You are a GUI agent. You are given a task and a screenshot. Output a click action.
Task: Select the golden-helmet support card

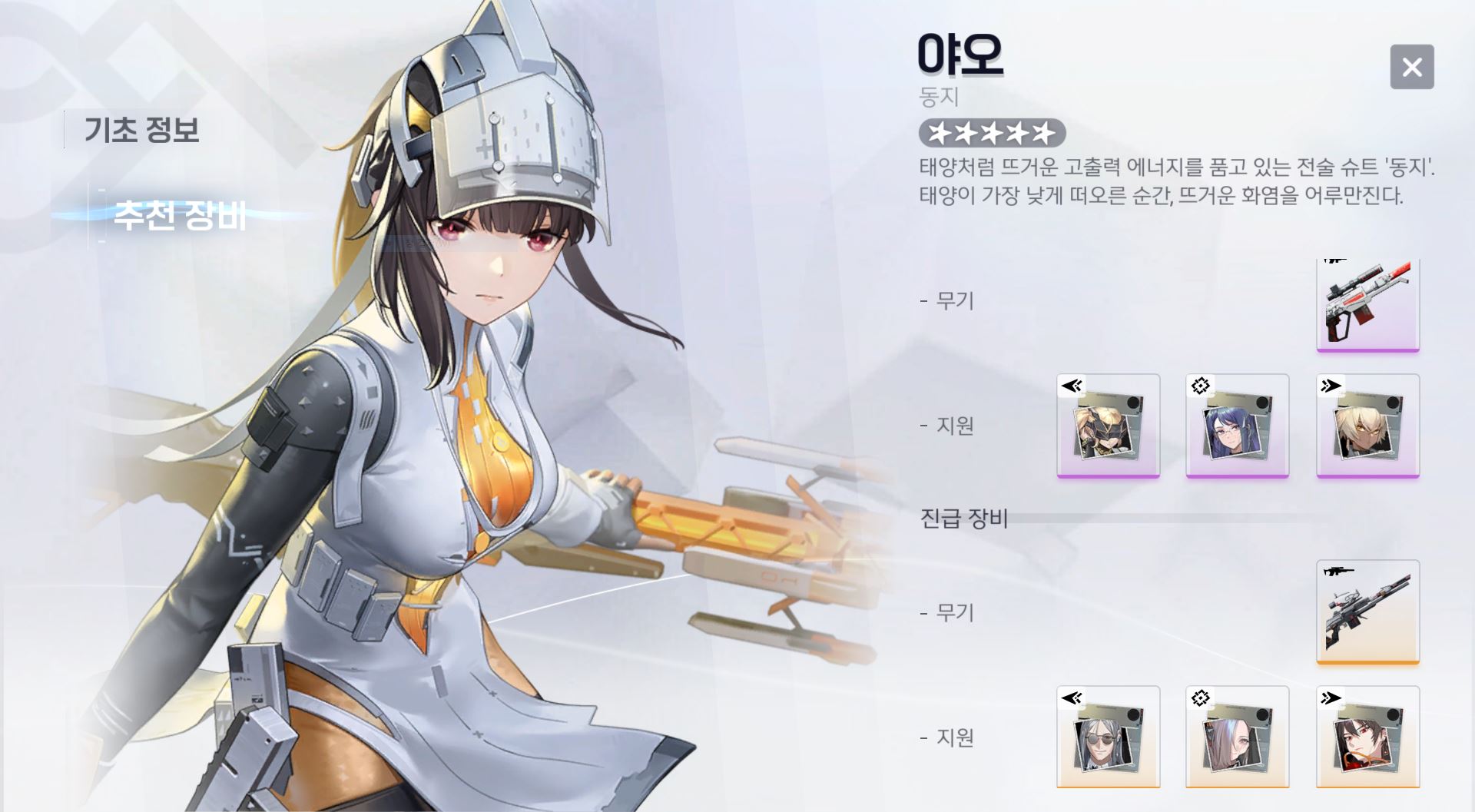(x=1108, y=426)
